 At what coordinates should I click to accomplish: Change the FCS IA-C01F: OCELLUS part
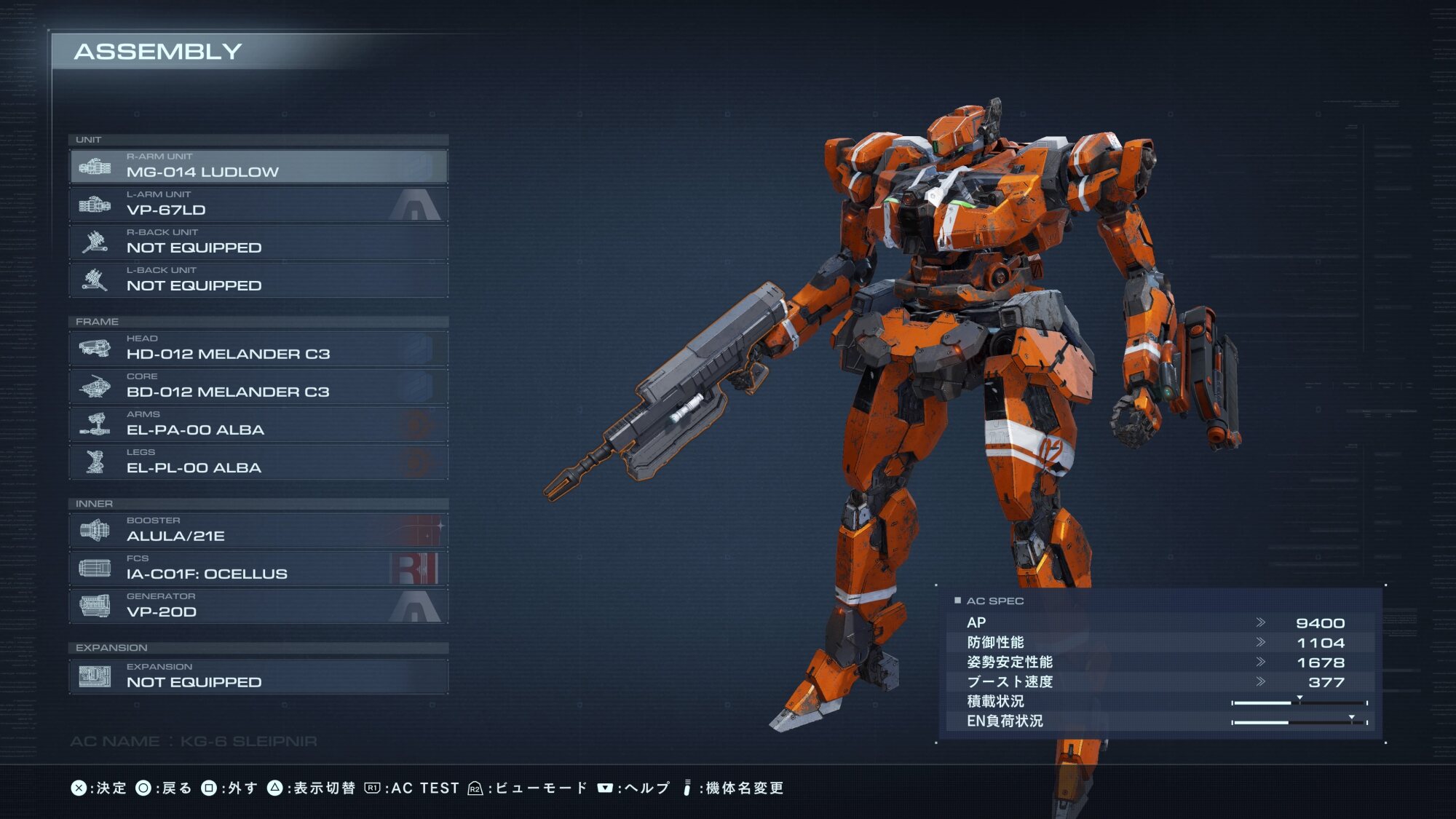[258, 568]
